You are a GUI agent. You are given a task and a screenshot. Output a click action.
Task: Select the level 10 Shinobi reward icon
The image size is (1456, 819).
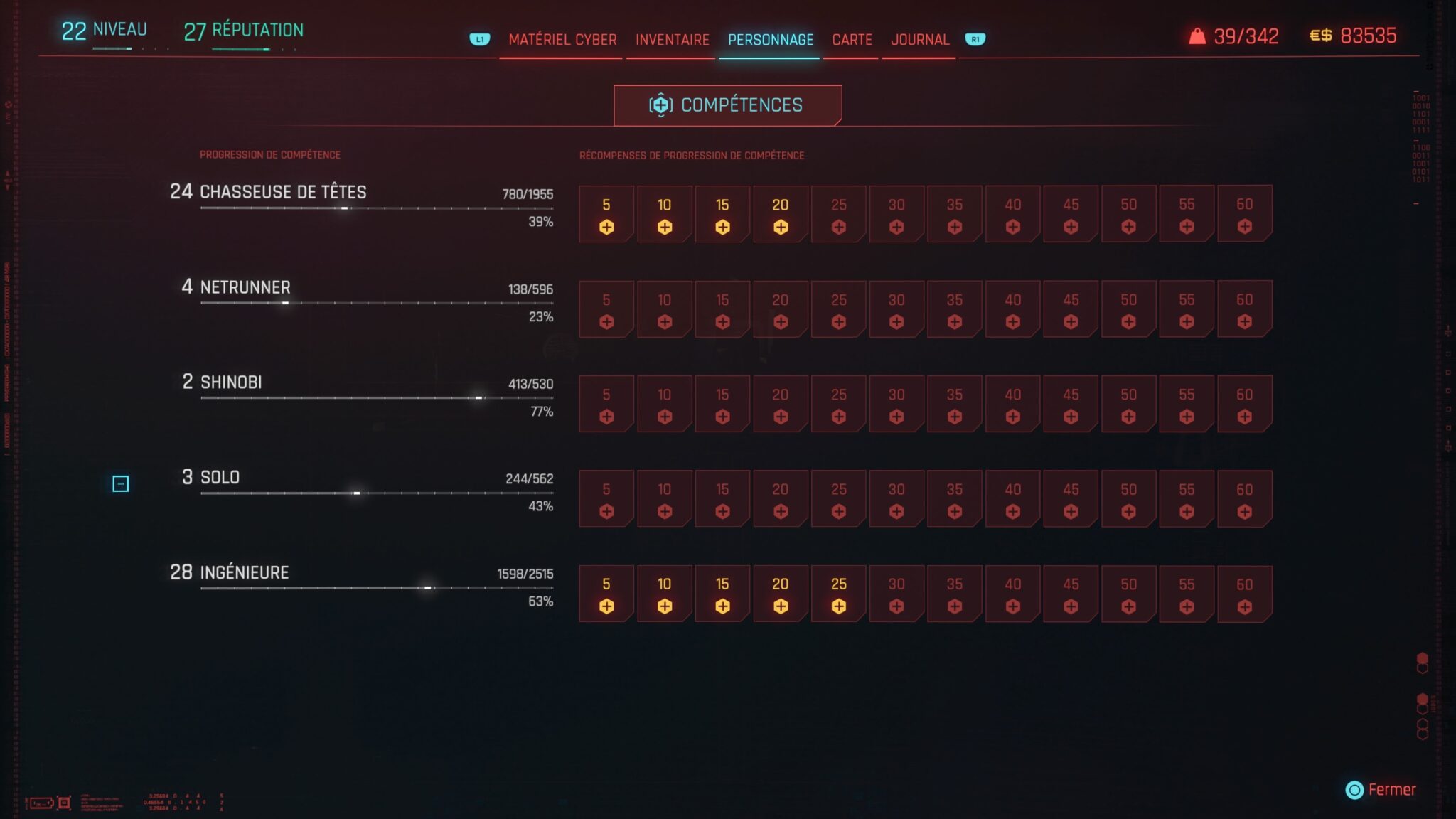(x=664, y=404)
